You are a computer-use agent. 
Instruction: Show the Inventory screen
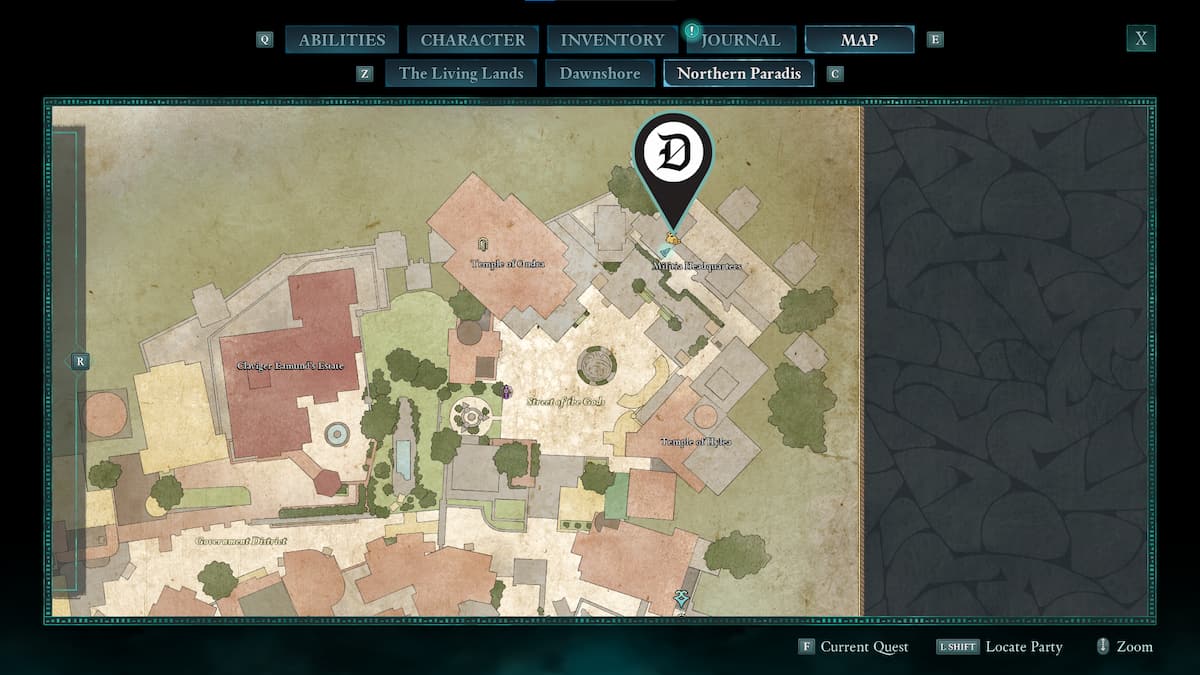point(612,40)
